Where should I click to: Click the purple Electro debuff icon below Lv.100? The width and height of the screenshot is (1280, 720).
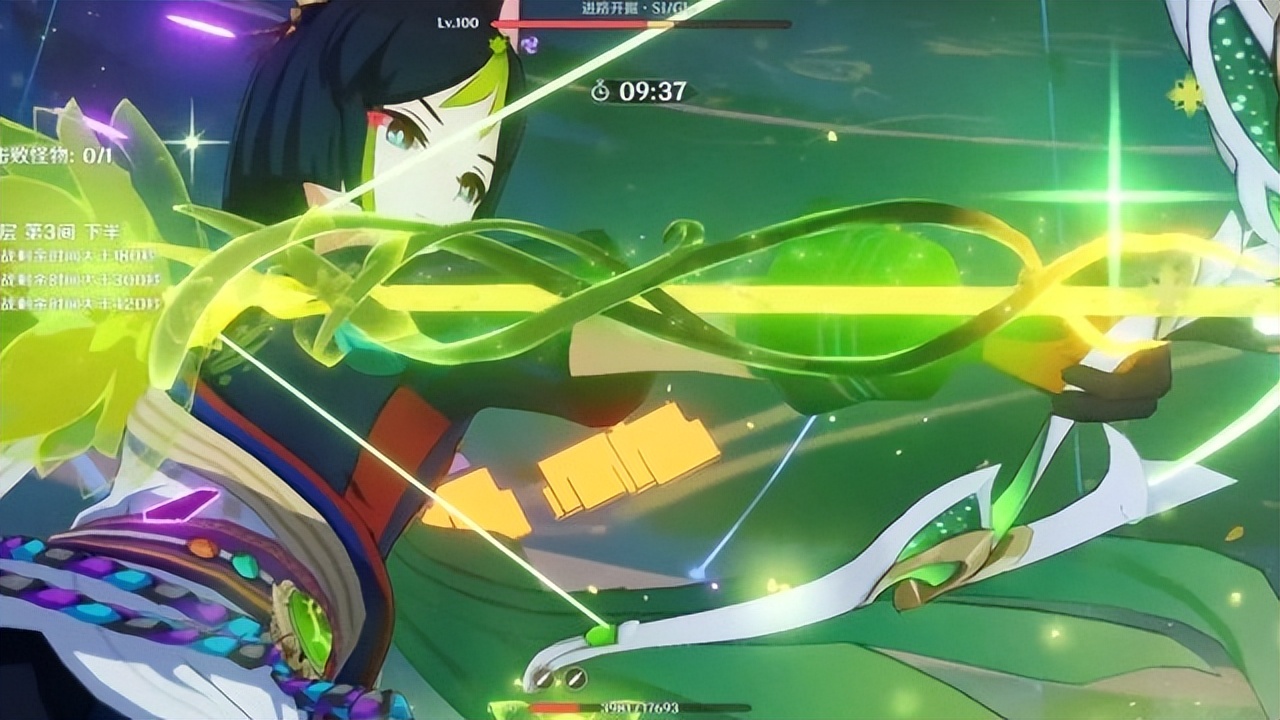point(530,45)
